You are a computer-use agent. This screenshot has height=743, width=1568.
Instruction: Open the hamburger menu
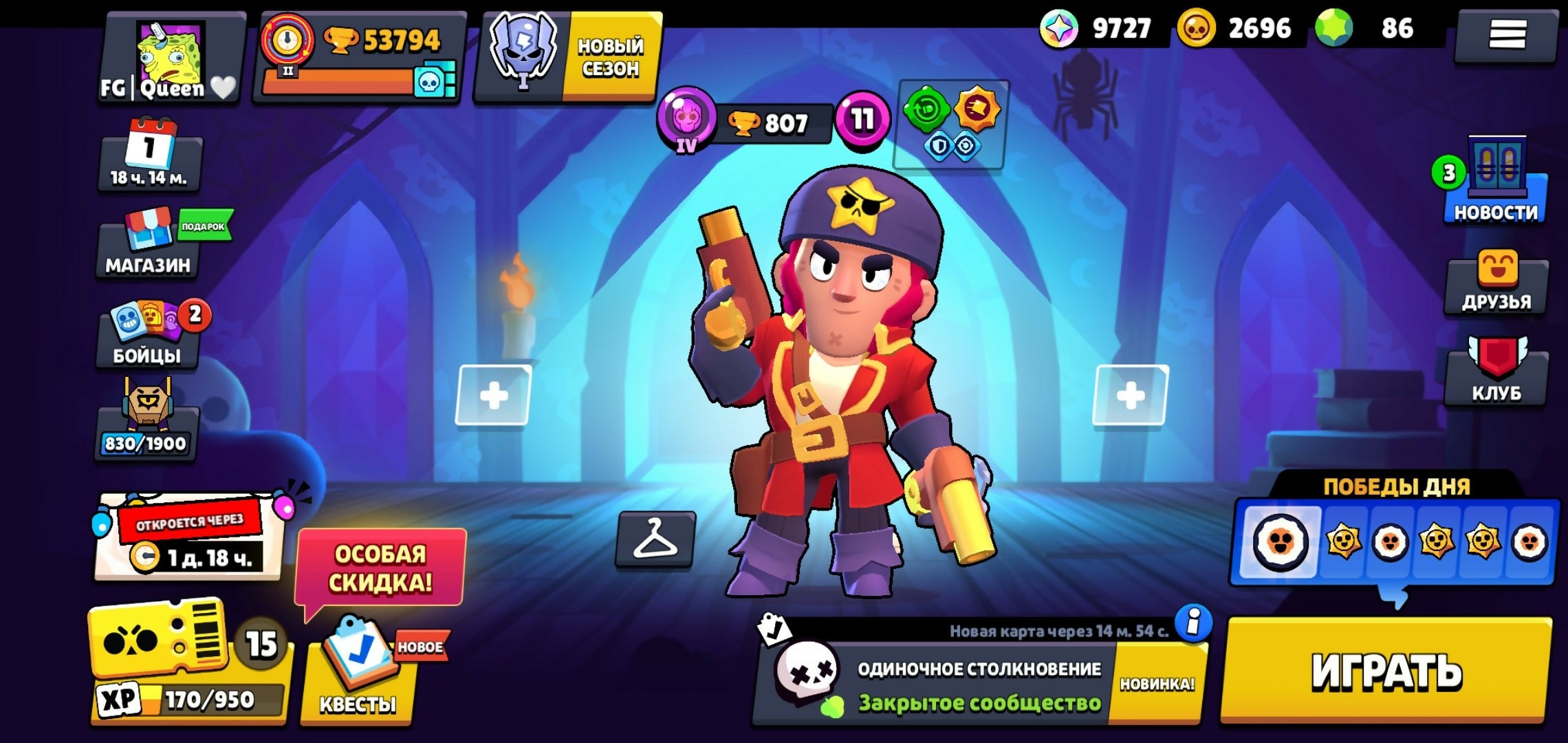[x=1507, y=34]
